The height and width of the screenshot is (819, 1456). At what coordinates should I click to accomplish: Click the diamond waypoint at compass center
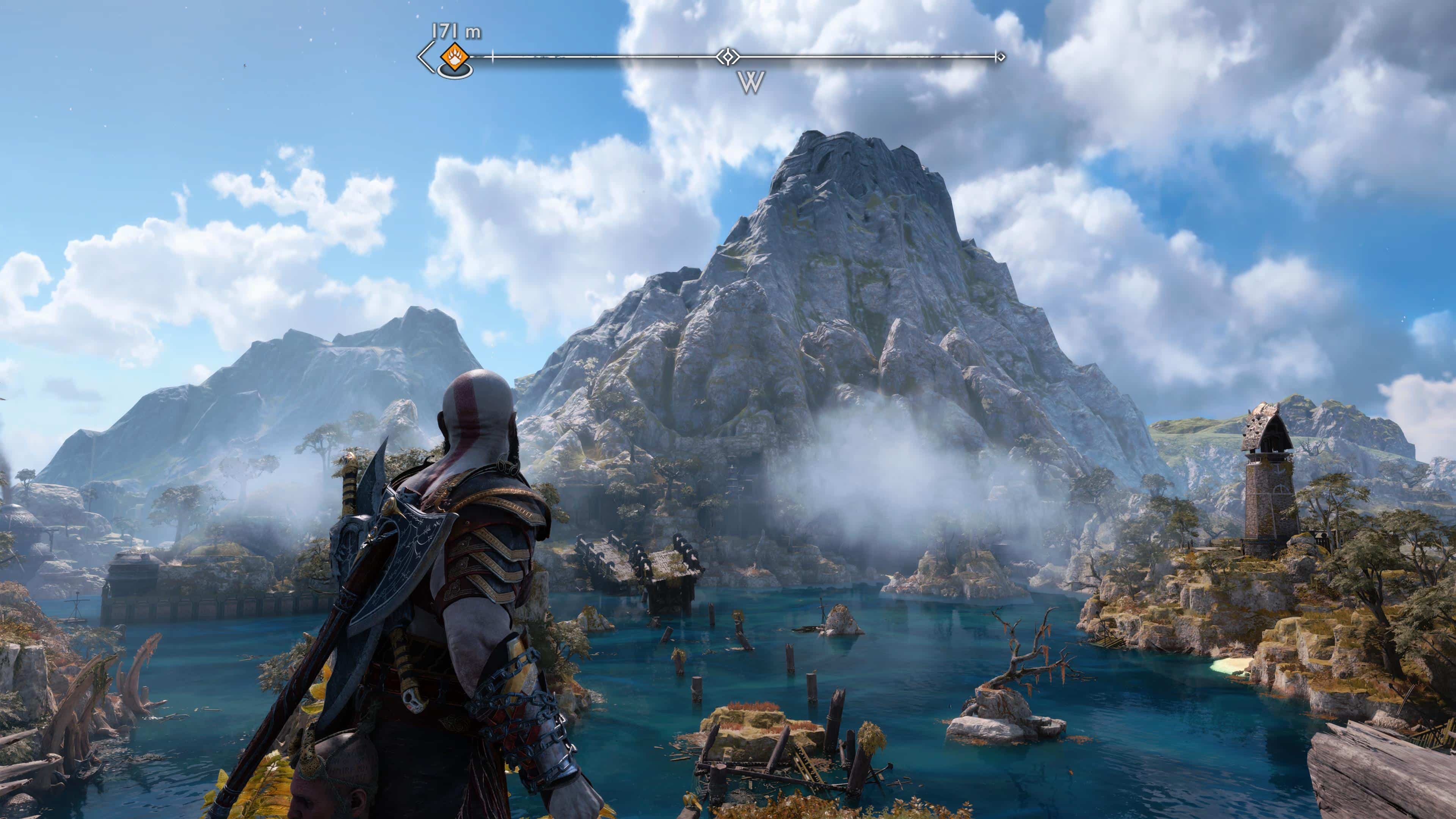[728, 56]
